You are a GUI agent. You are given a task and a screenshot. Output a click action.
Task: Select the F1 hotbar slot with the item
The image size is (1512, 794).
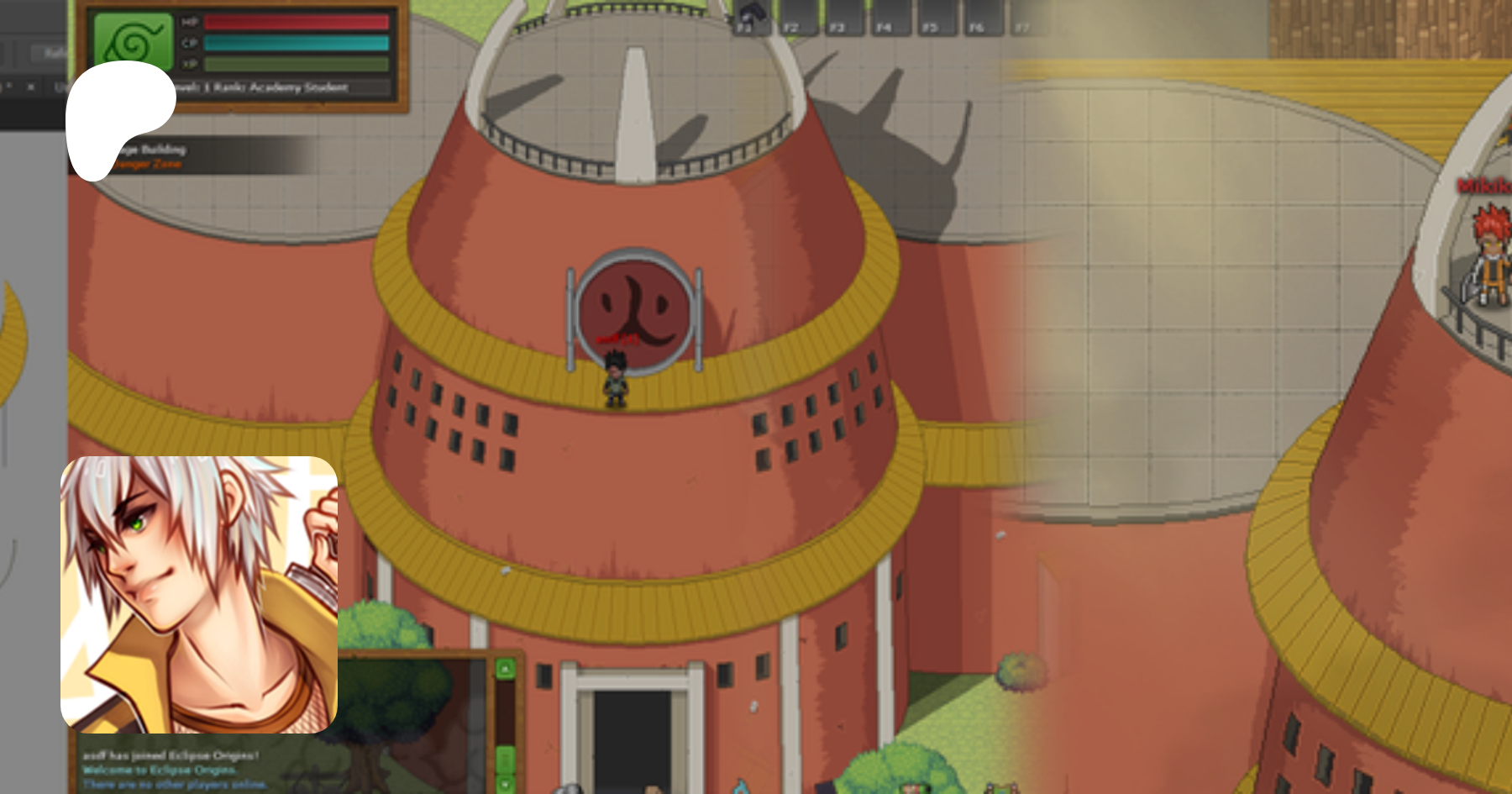coord(748,16)
